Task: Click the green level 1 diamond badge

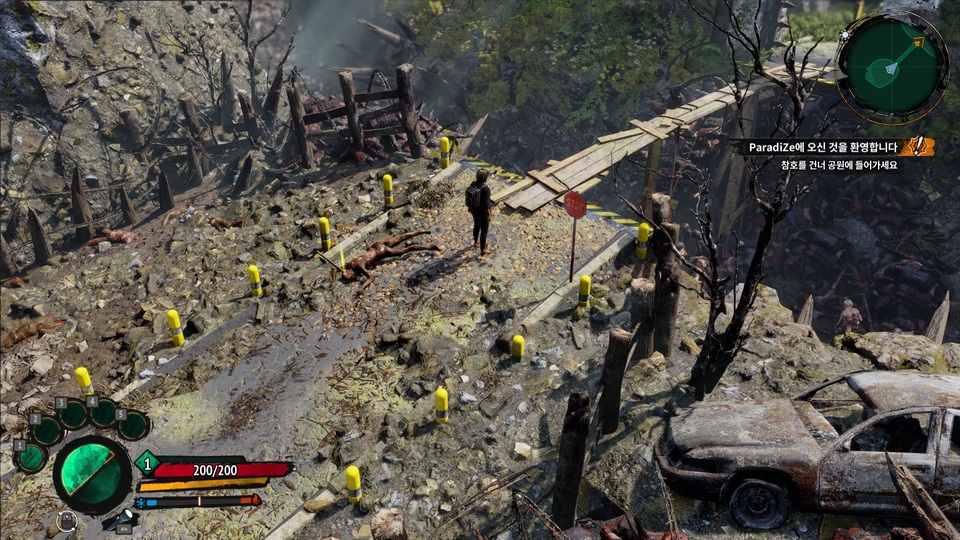Action: 147,463
